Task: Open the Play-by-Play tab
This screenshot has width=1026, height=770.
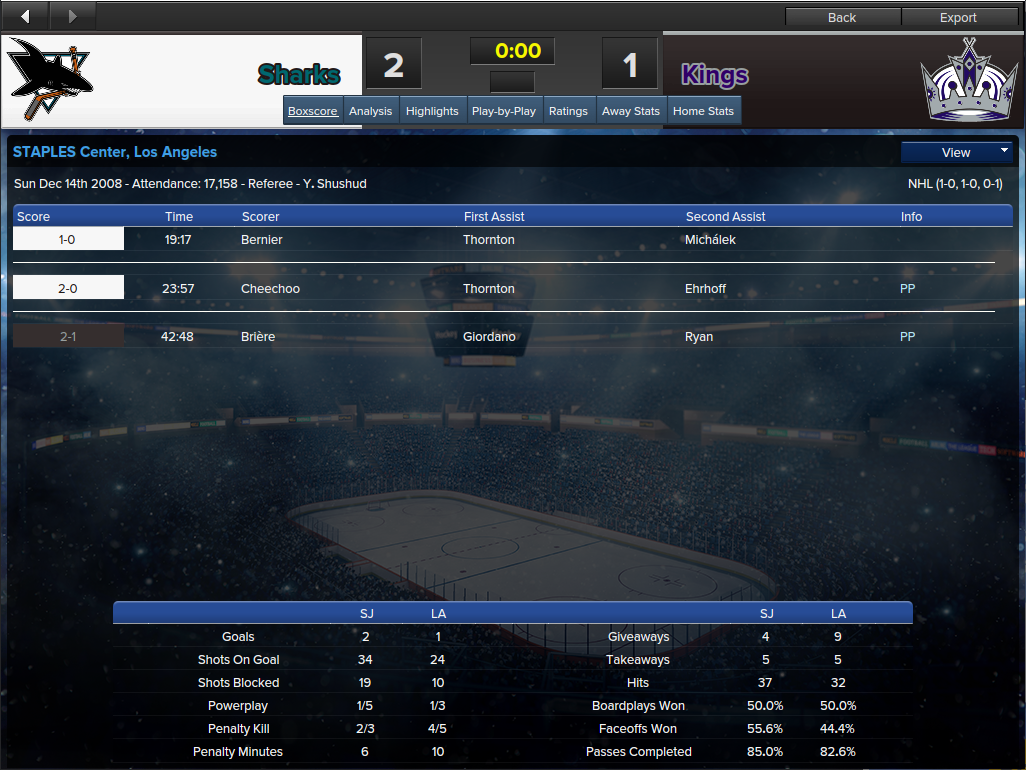Action: [503, 111]
